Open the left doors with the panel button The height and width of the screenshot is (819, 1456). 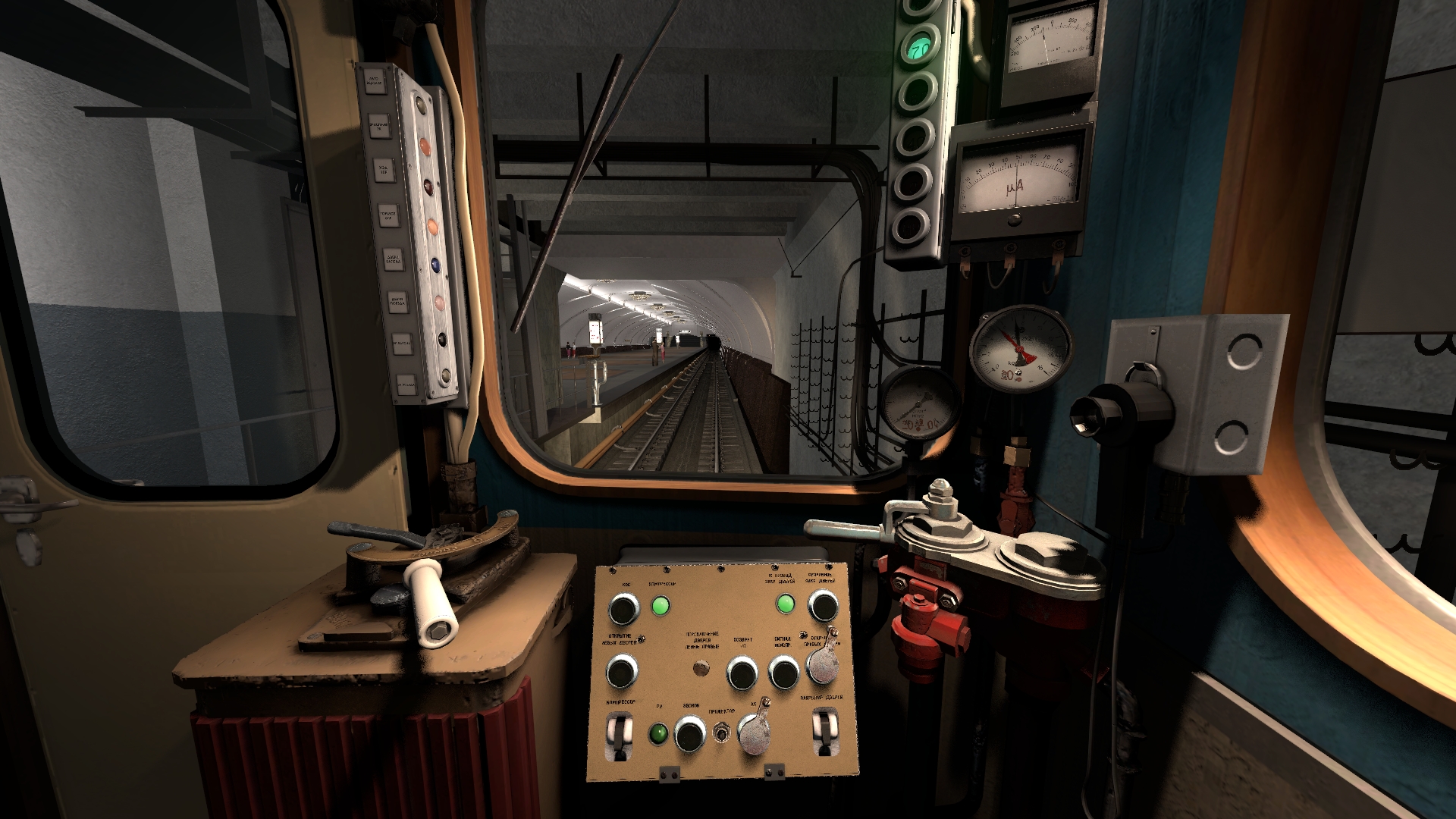(x=623, y=671)
